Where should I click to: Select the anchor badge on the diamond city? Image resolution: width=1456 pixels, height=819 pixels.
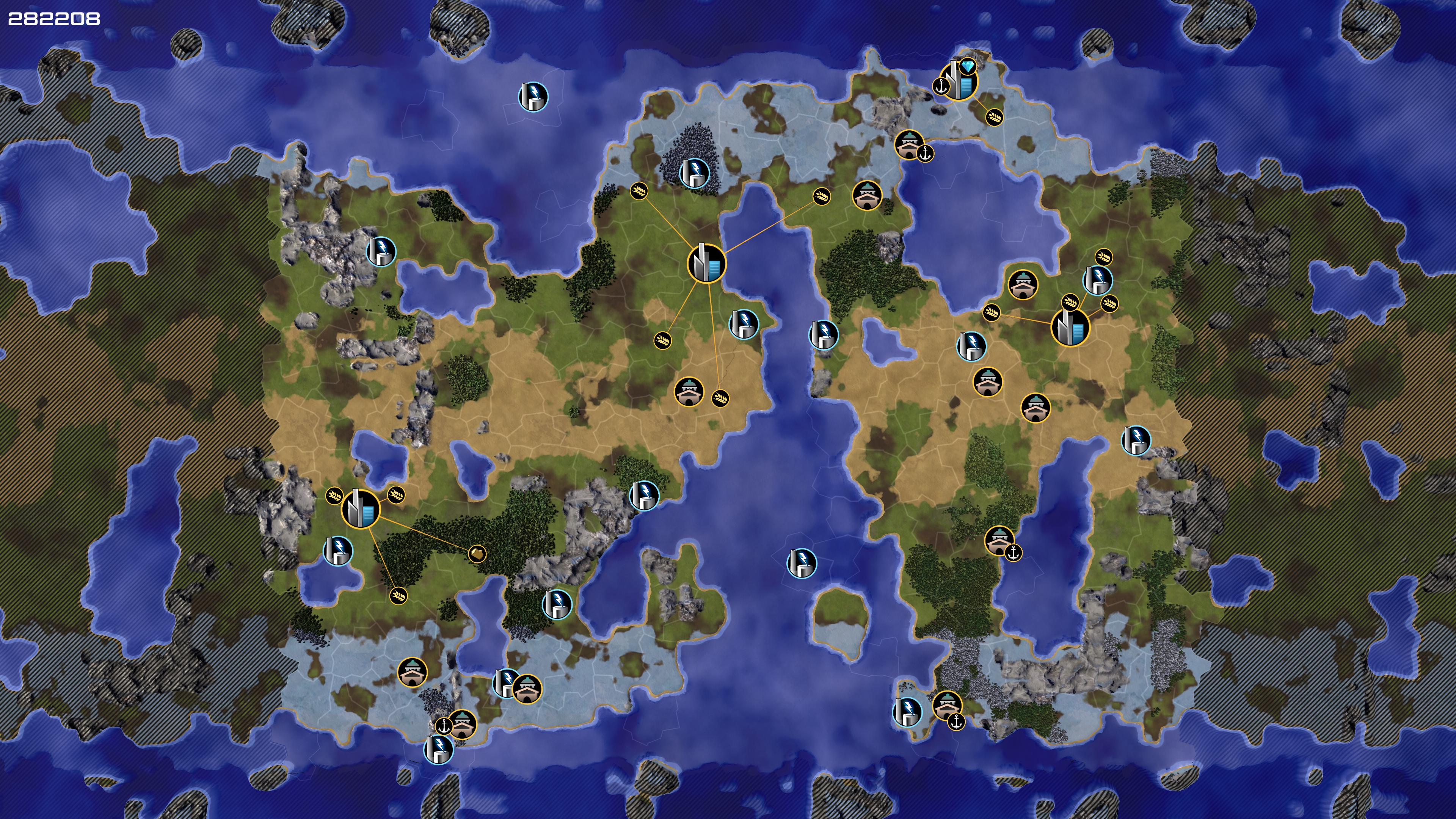[x=941, y=86]
